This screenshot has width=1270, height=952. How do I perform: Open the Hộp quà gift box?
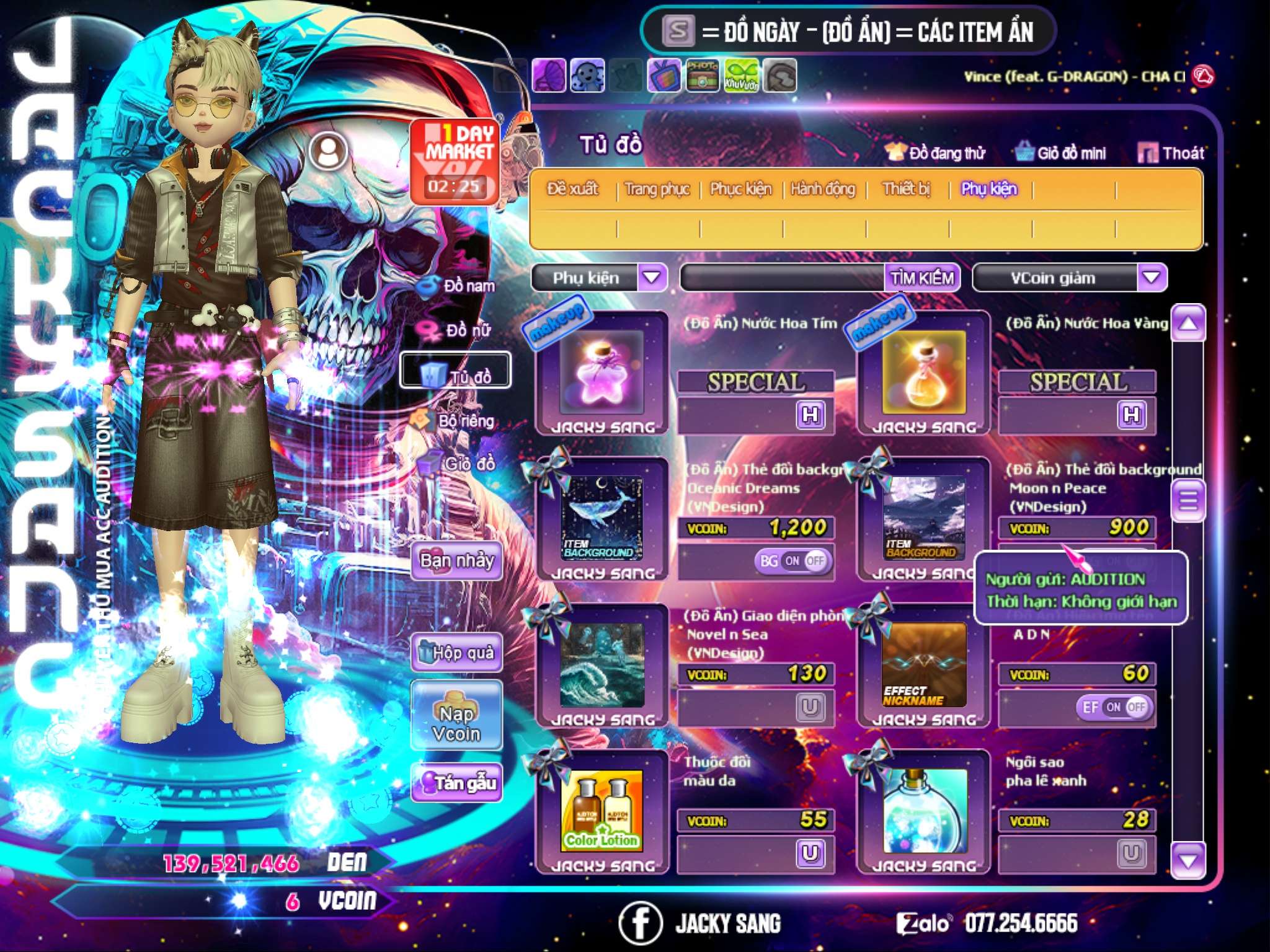click(456, 652)
